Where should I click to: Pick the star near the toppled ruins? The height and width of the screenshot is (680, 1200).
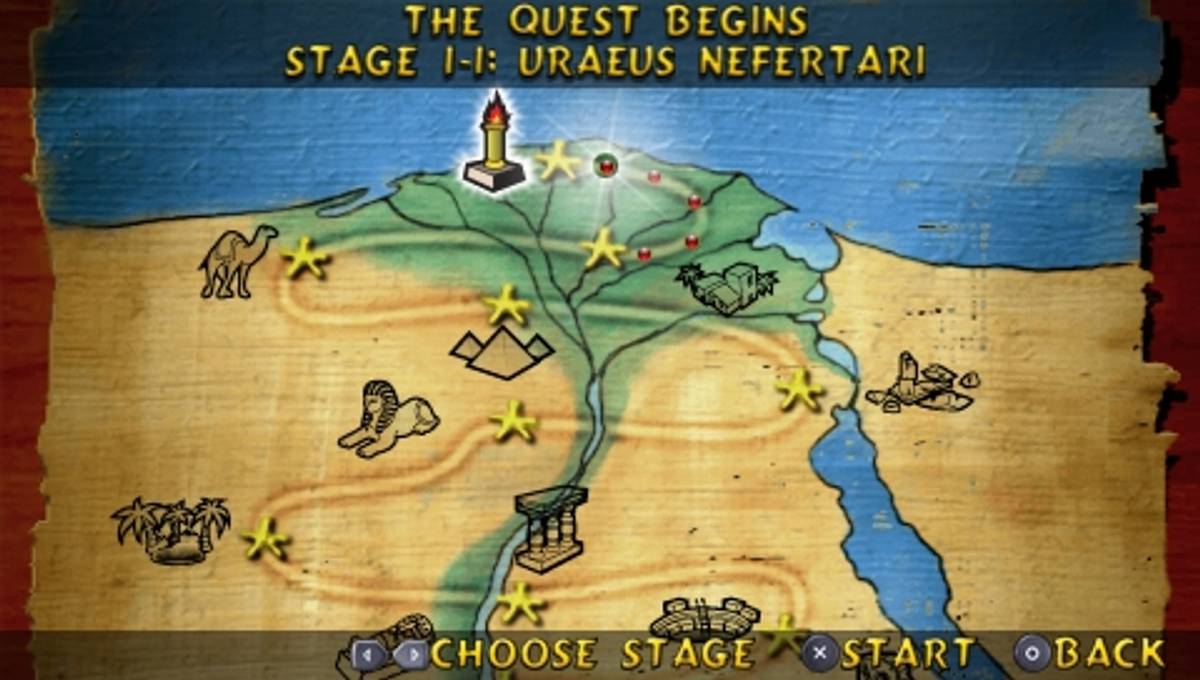[x=799, y=389]
